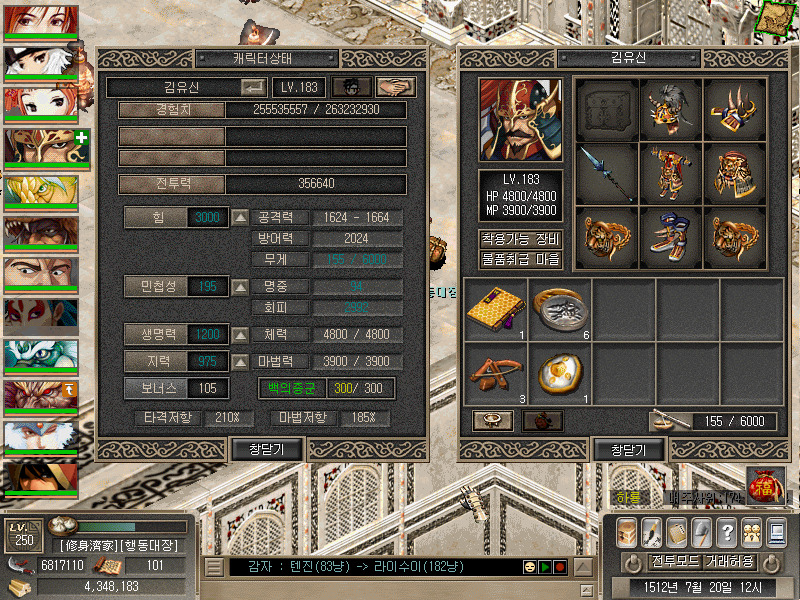Open the red lucky pouch icon
800x600 pixels.
point(763,486)
